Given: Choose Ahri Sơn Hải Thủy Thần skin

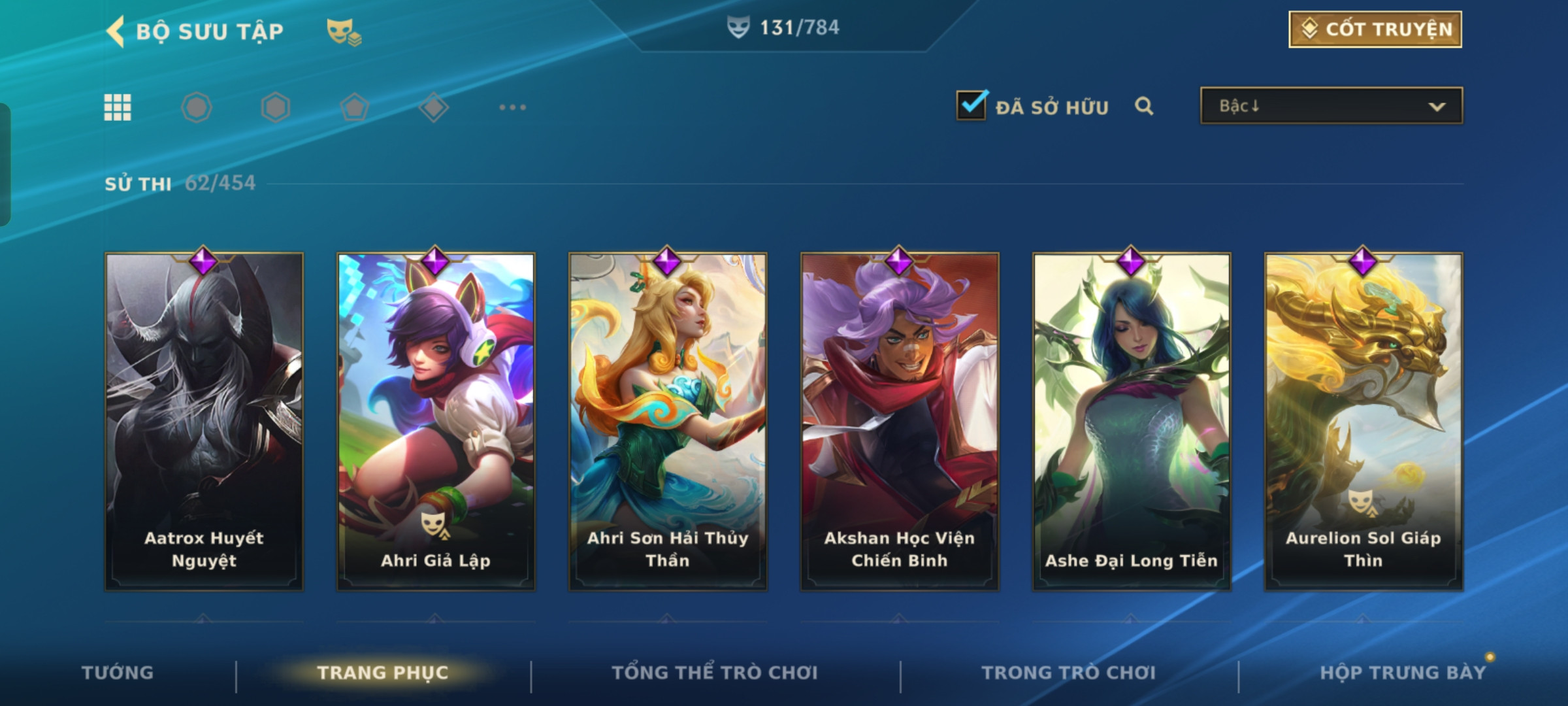Looking at the screenshot, I should click(668, 422).
